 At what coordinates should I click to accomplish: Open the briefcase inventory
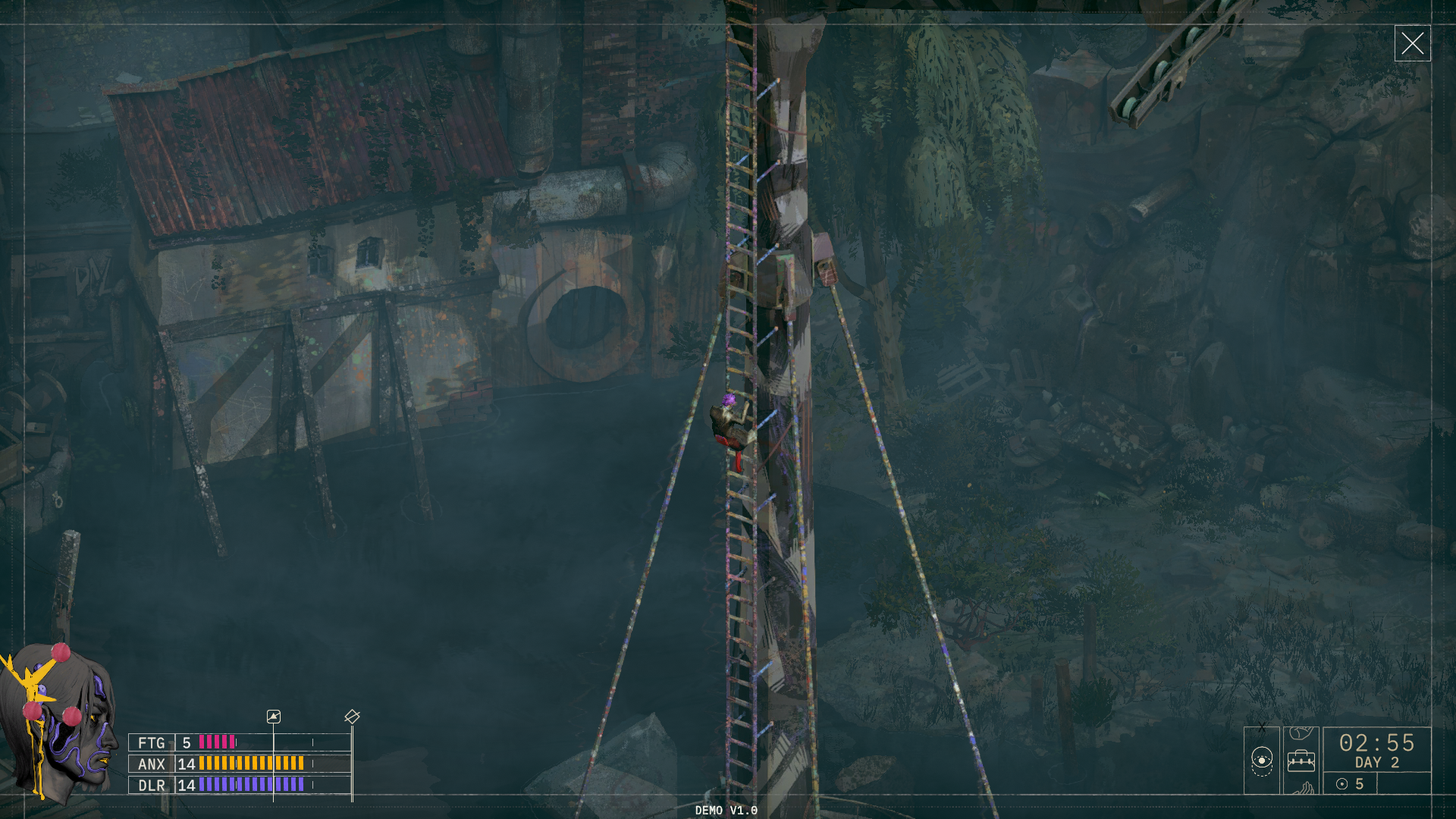click(1301, 760)
